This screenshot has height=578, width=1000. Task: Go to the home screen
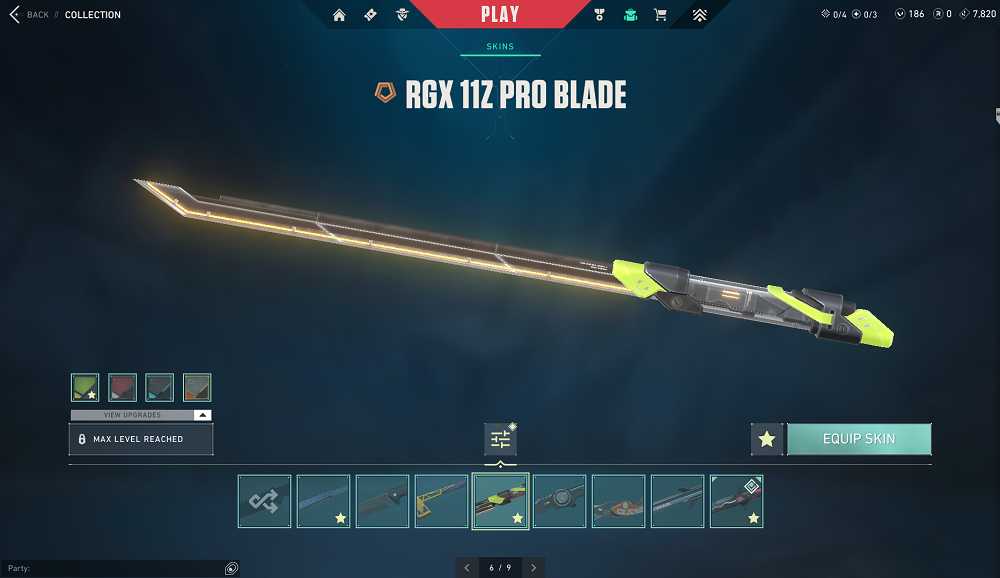point(339,15)
